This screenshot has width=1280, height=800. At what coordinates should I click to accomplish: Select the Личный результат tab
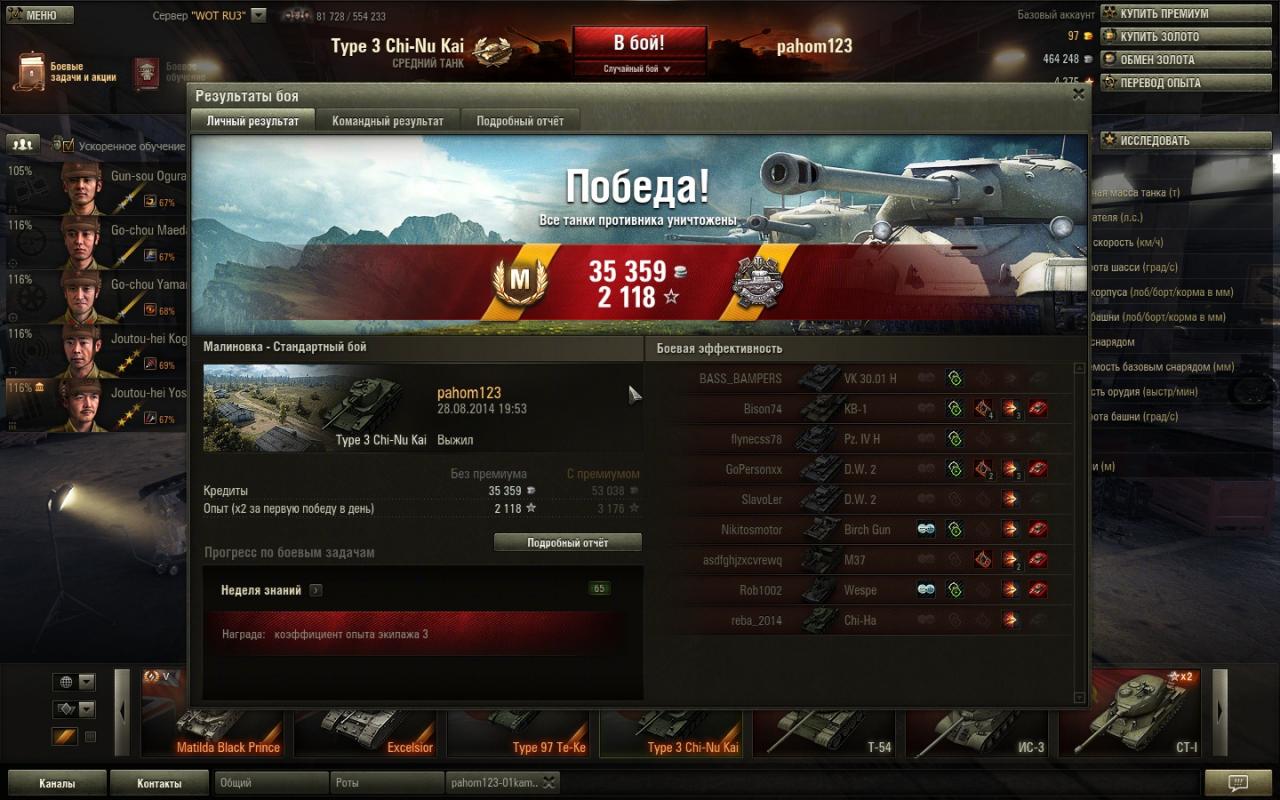pos(252,121)
